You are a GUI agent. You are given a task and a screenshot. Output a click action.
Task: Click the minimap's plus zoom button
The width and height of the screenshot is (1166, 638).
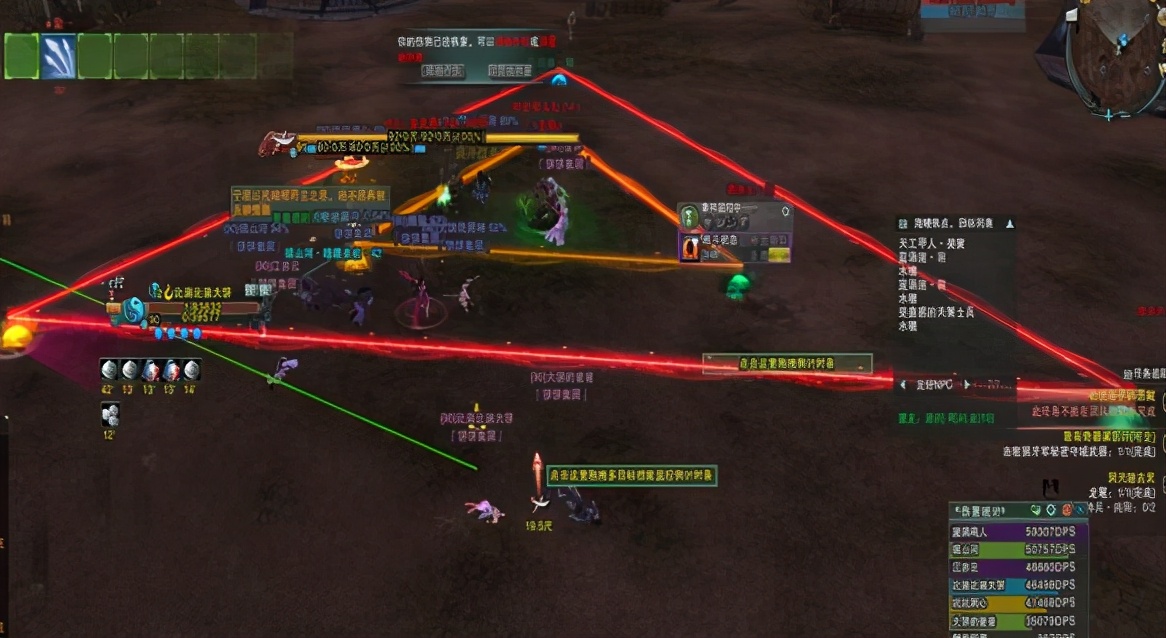(x=1109, y=116)
